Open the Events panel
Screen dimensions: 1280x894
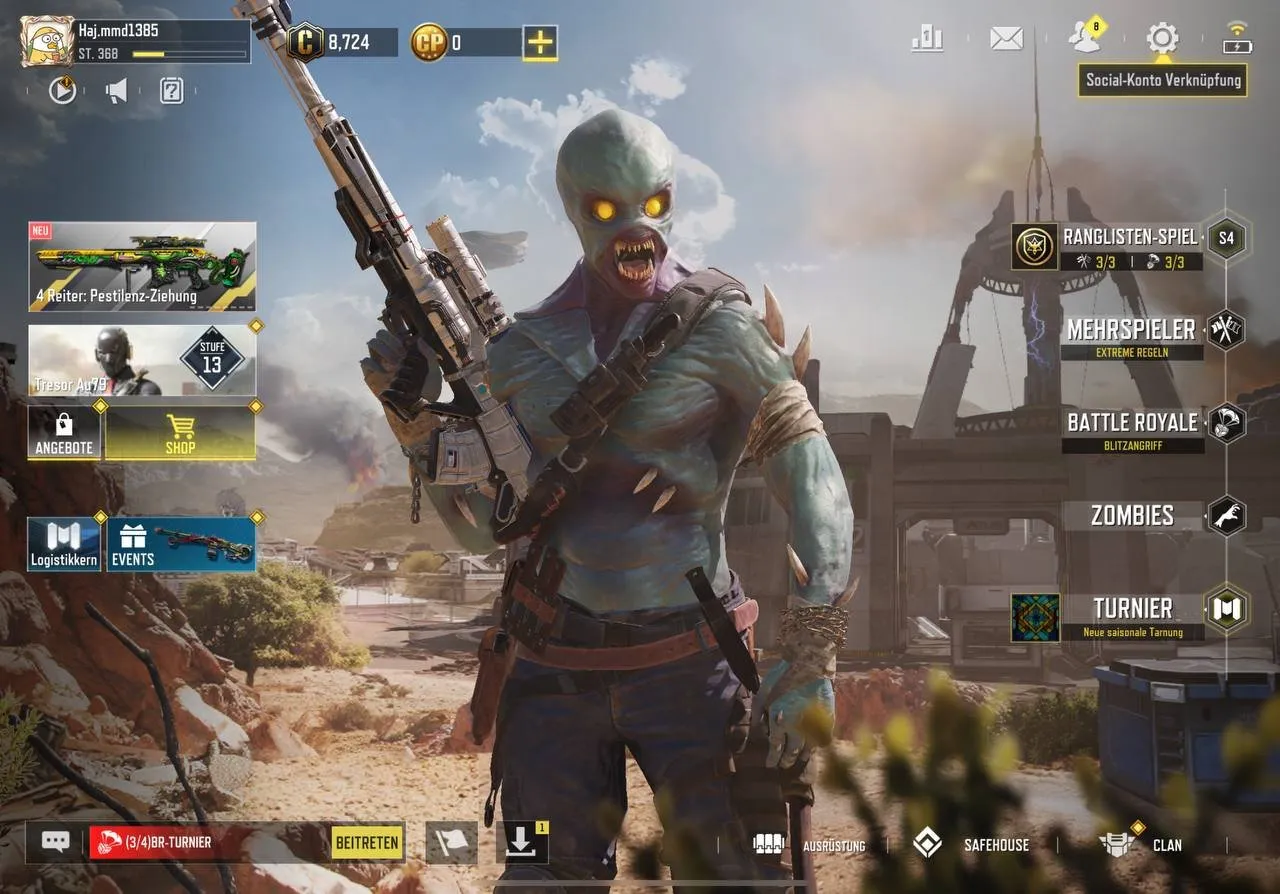pos(181,545)
